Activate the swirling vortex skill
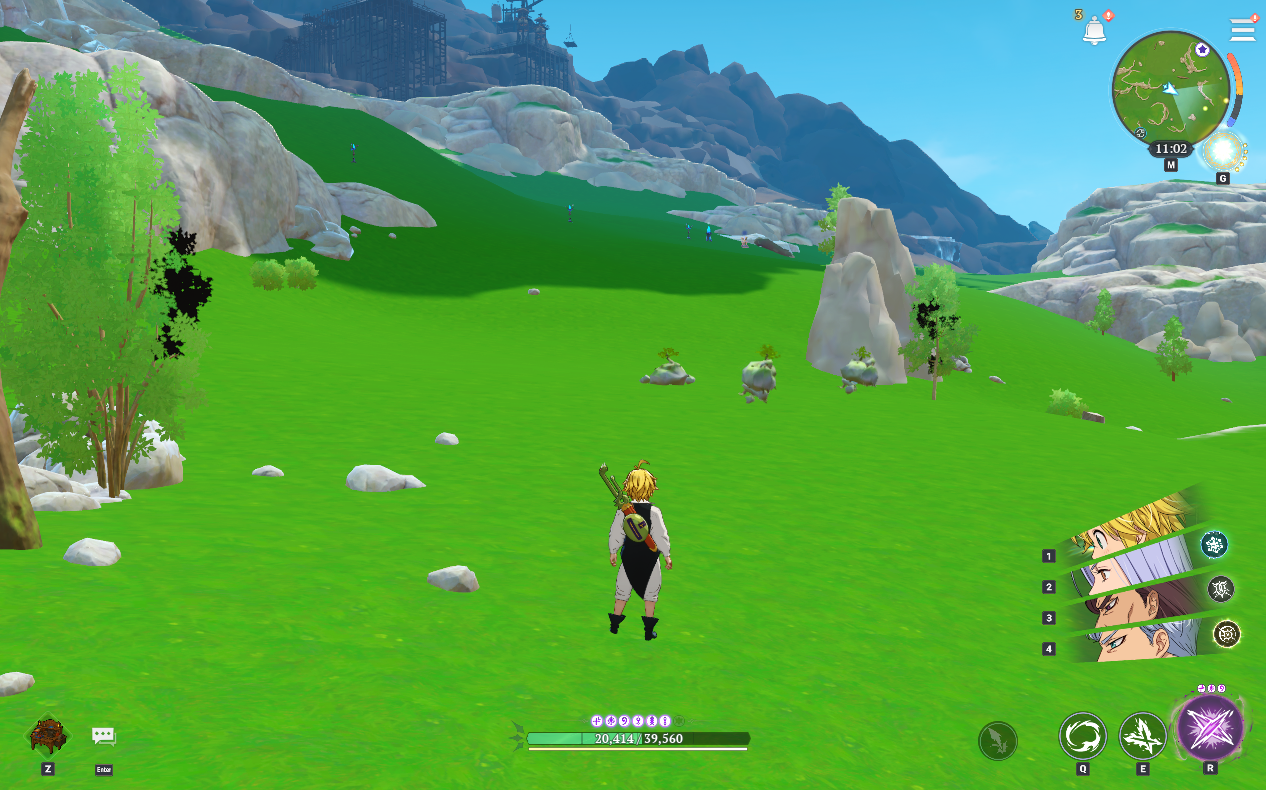This screenshot has height=790, width=1266. pyautogui.click(x=1083, y=737)
